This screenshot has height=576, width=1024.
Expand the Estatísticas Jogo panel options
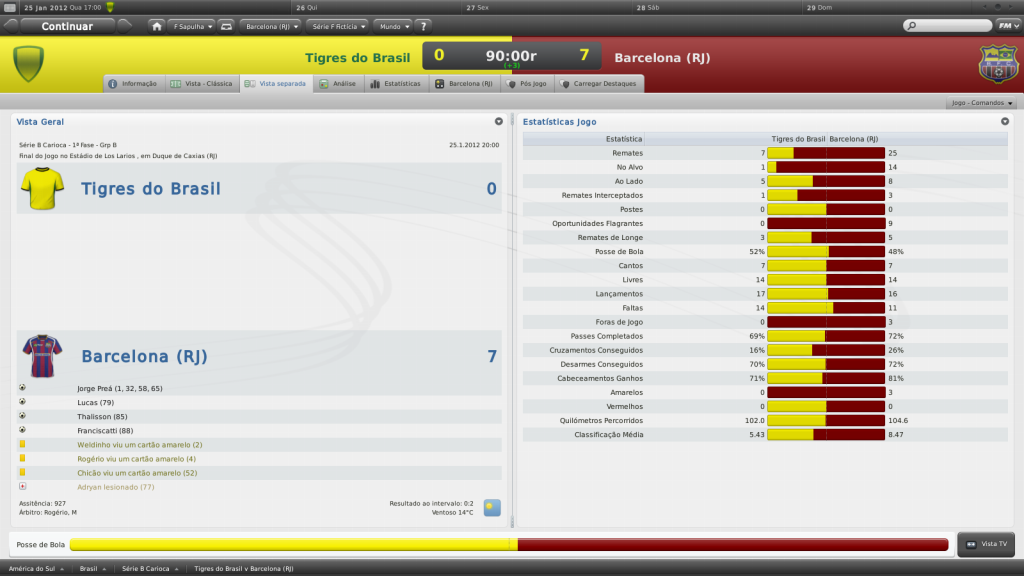(x=1006, y=121)
